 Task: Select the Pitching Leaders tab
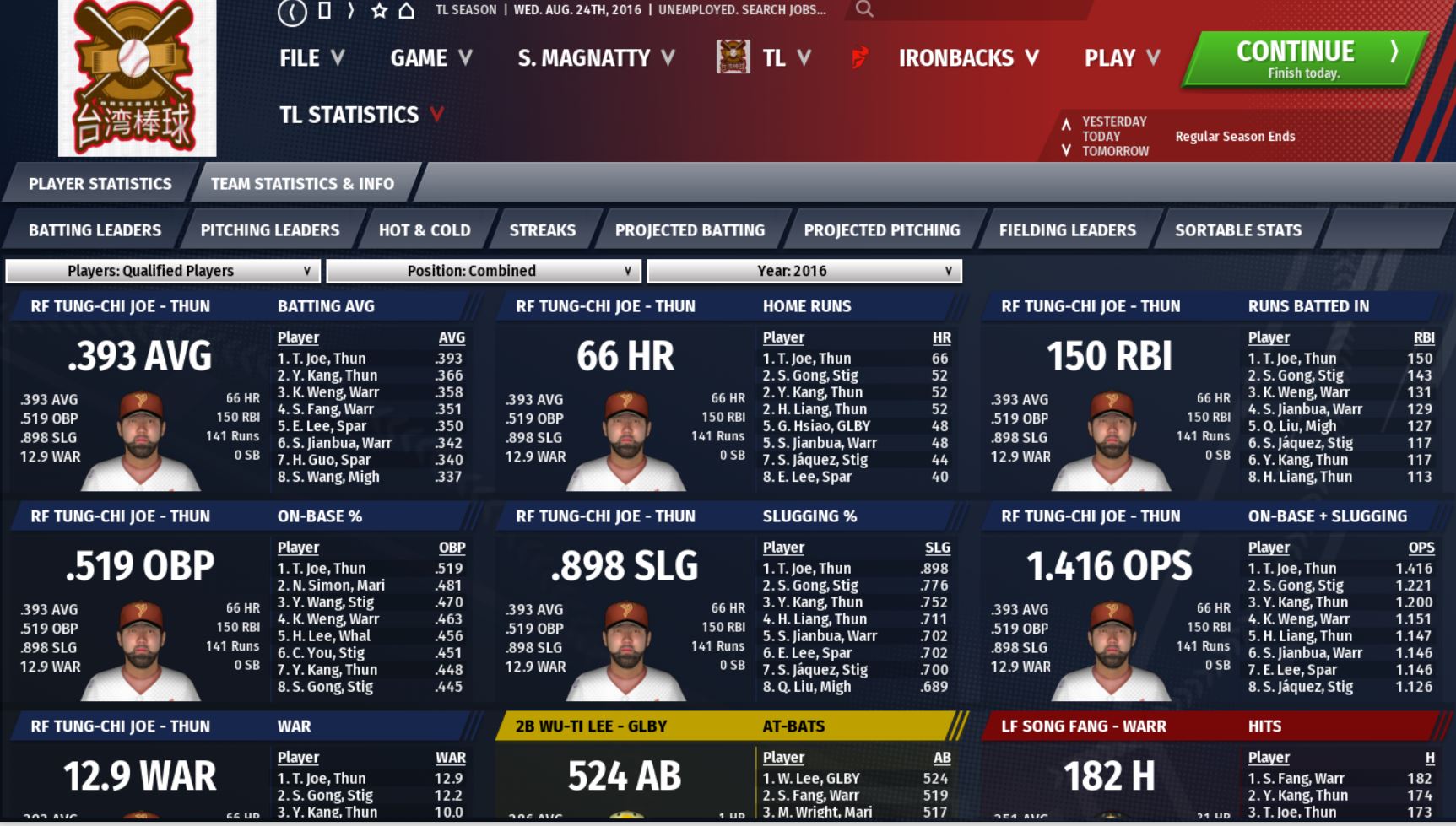(x=269, y=230)
